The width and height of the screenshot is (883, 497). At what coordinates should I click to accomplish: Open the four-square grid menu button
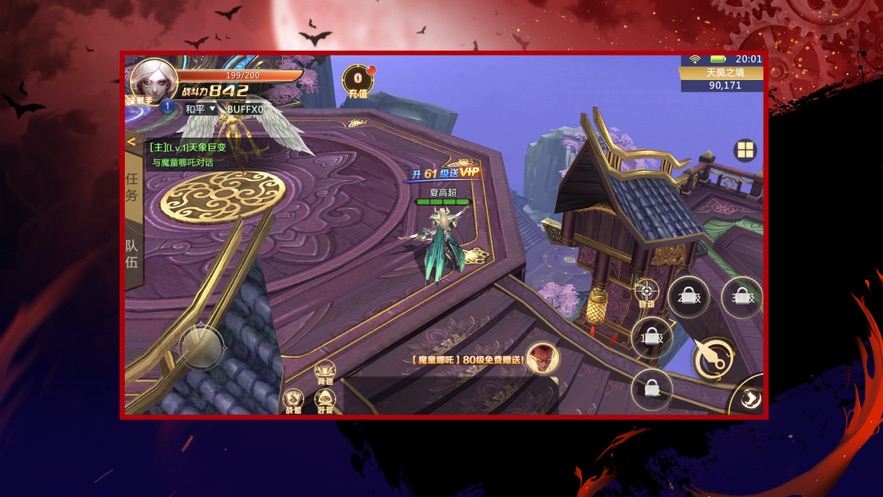pos(745,151)
